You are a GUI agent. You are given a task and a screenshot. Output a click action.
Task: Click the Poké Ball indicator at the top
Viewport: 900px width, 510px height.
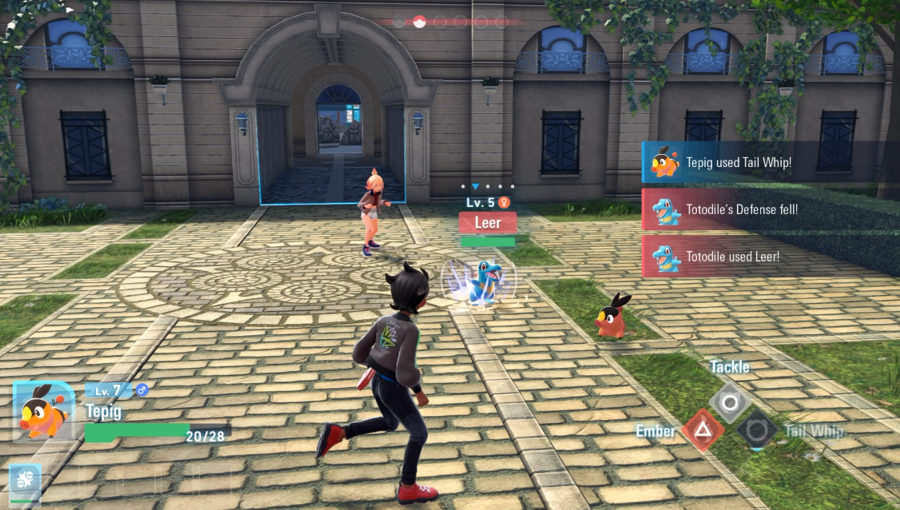pos(419,21)
